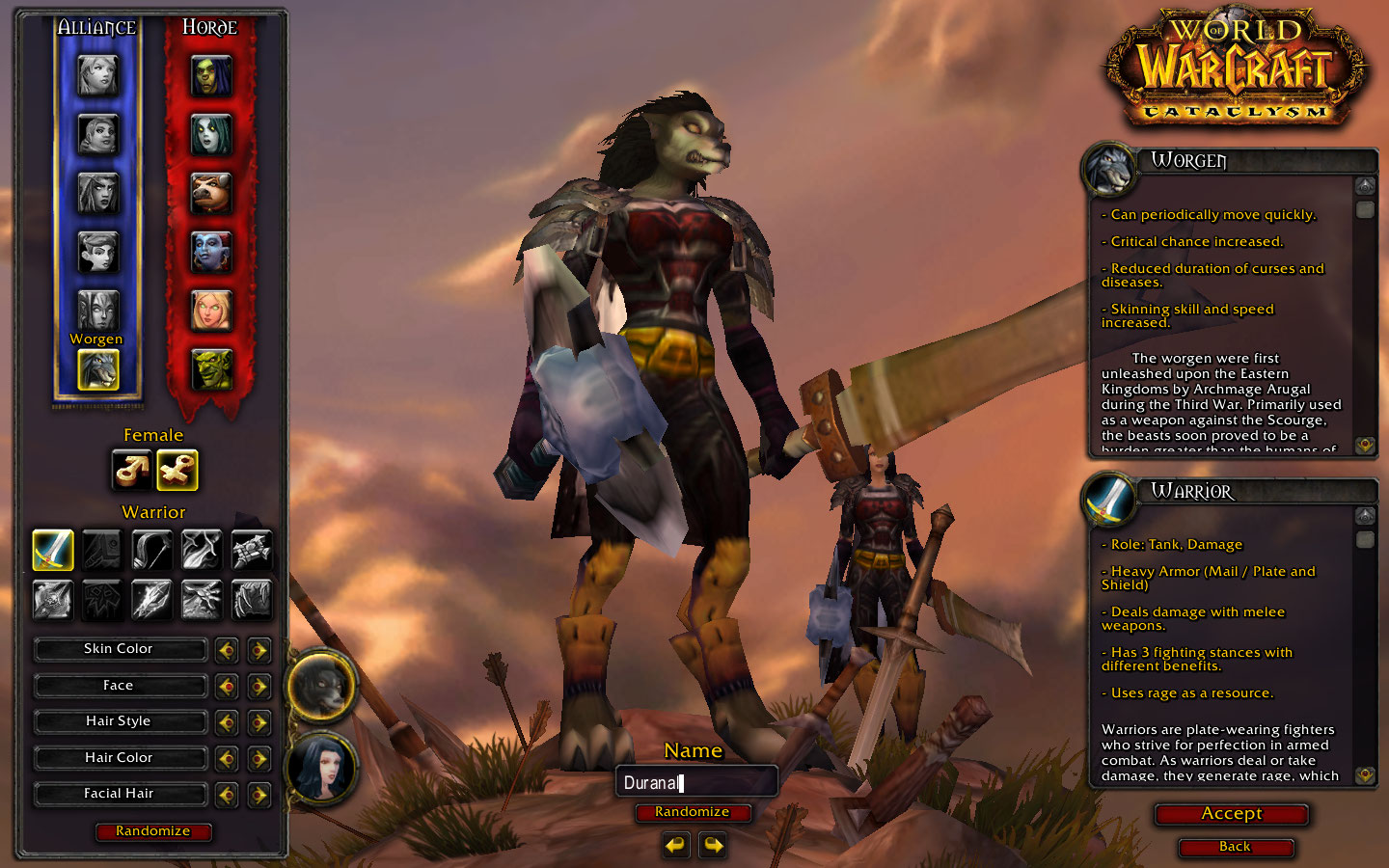Cycle Hair Style to the previous option
Image resolution: width=1389 pixels, height=868 pixels.
pyautogui.click(x=227, y=722)
